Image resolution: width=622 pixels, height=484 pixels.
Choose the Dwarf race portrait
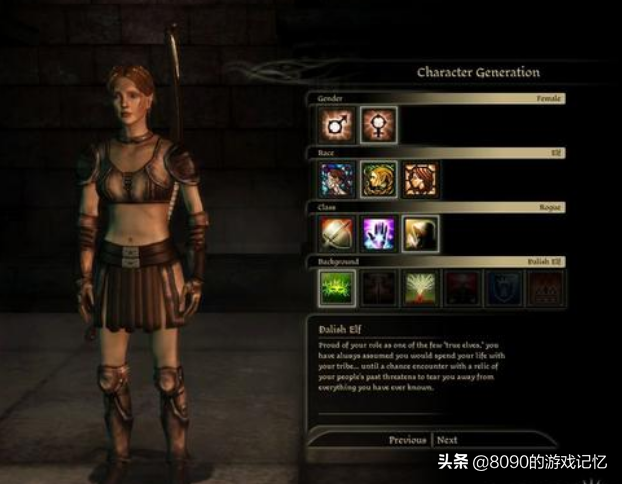421,180
